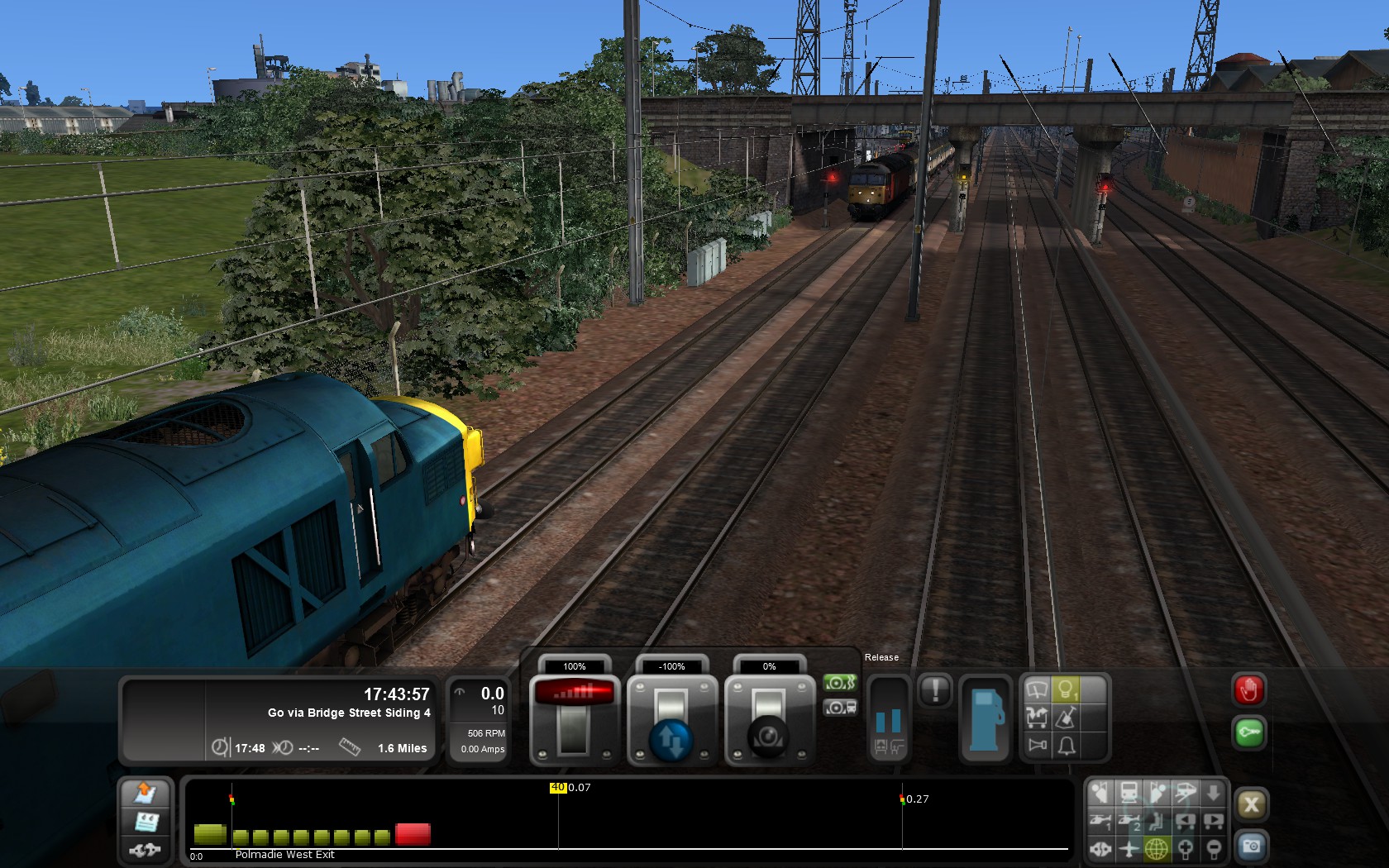1389x868 pixels.
Task: Click the coupling icon beside the track monitor
Action: [146, 849]
